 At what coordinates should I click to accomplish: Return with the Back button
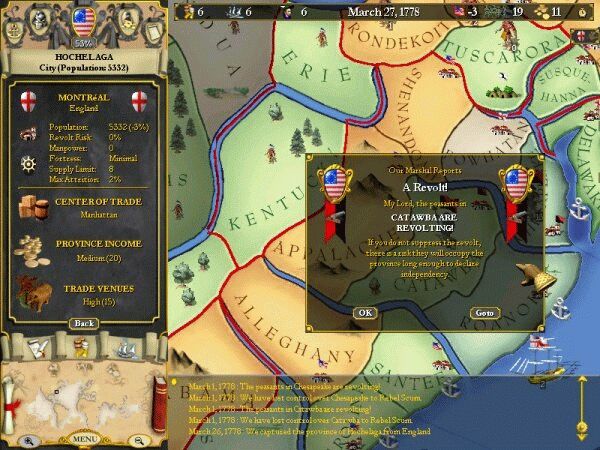(x=84, y=323)
